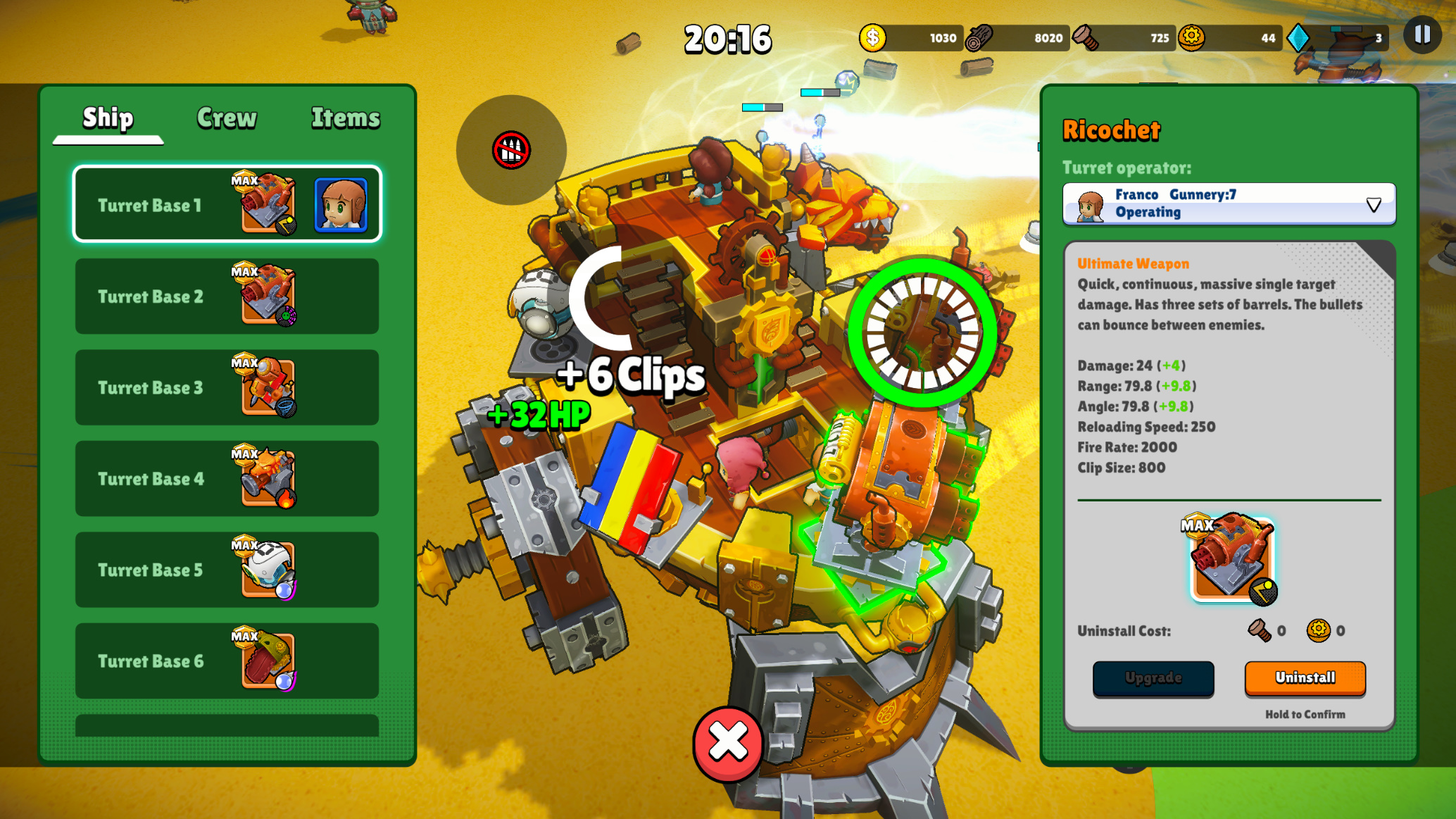1456x819 pixels.
Task: Switch to the Crew tab
Action: point(227,118)
